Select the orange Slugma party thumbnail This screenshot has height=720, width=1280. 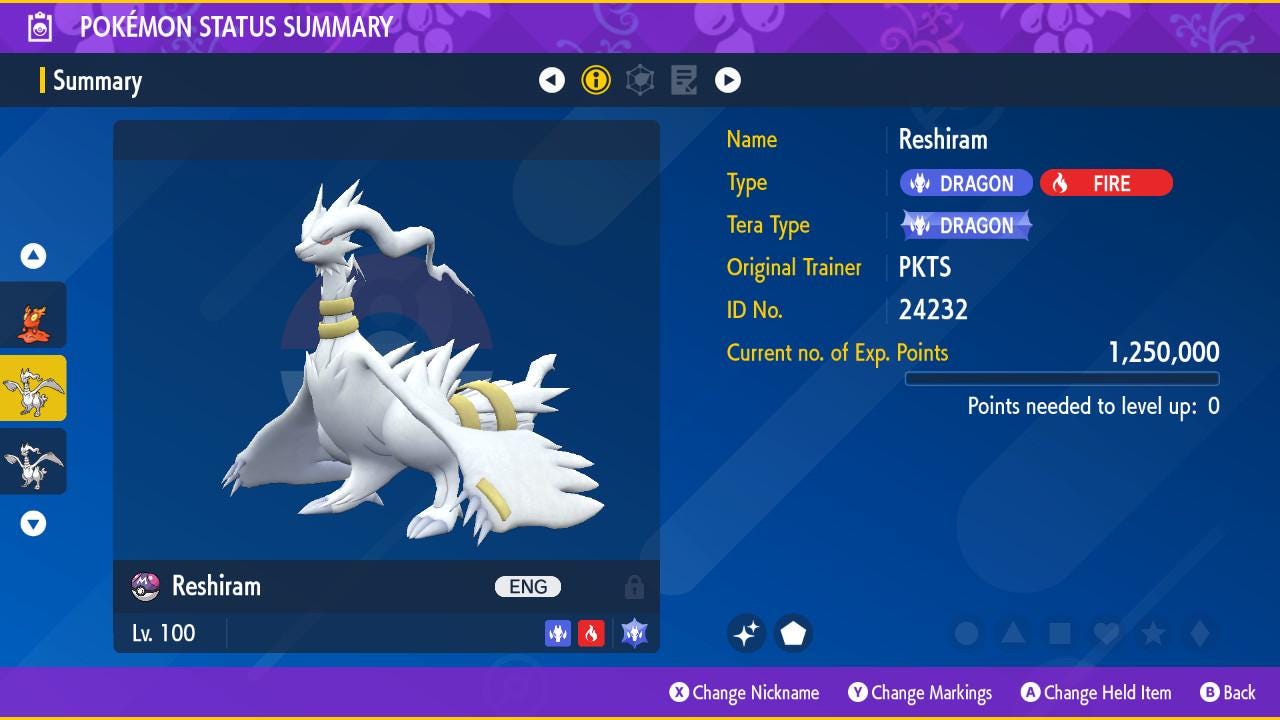[34, 316]
